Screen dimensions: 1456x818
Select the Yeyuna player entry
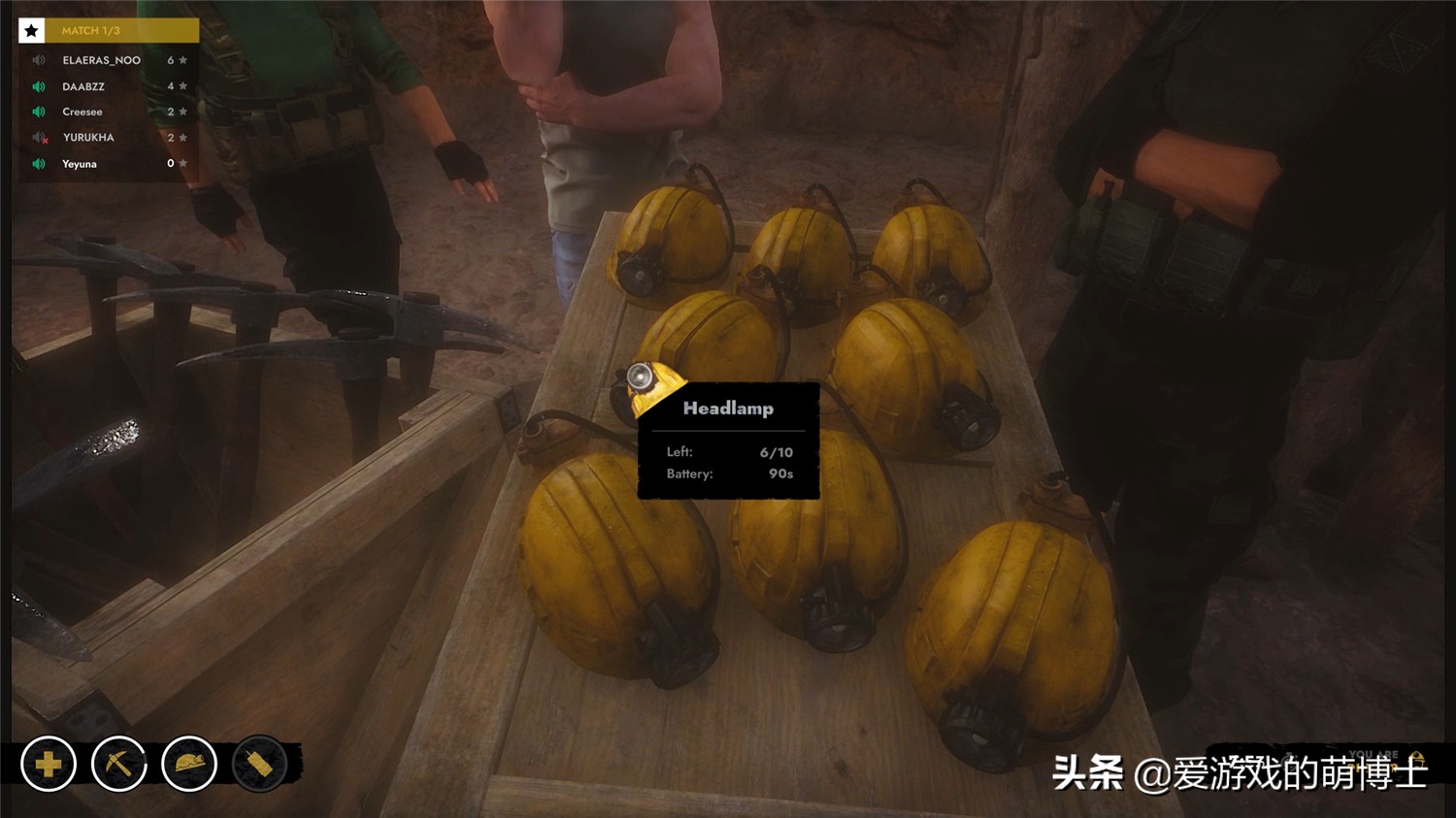click(x=80, y=164)
